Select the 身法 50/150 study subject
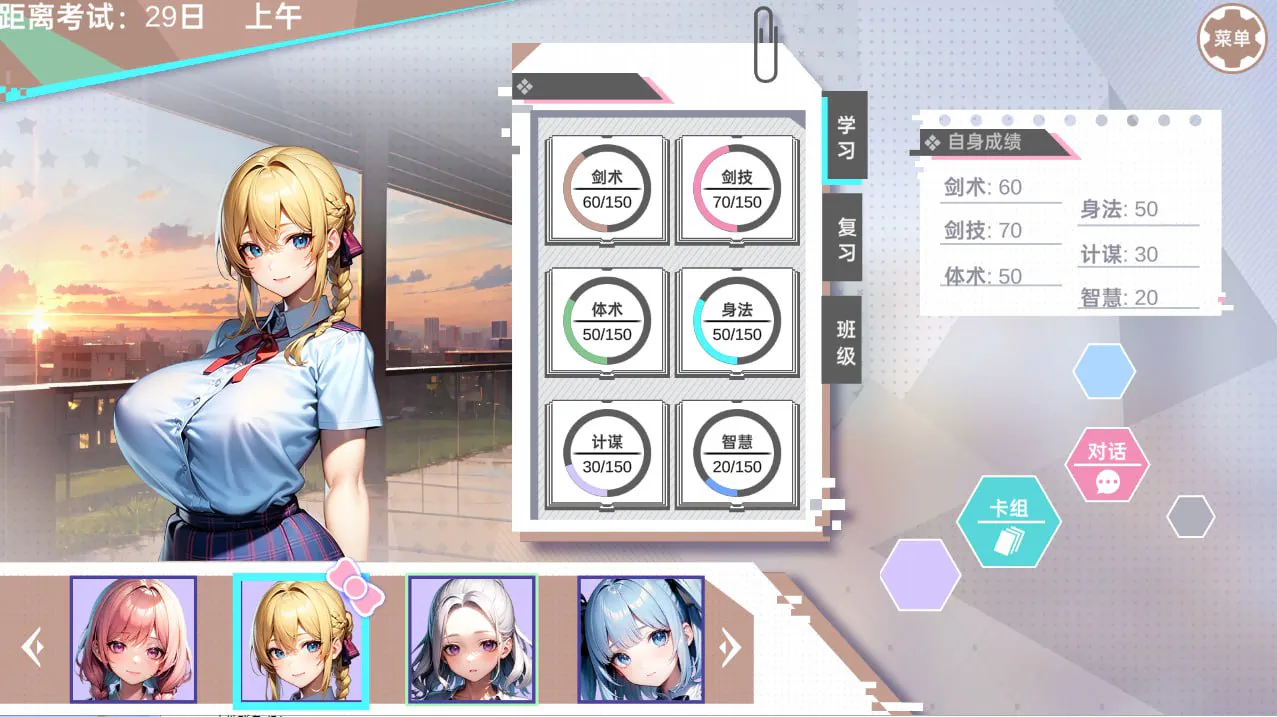 coord(737,322)
